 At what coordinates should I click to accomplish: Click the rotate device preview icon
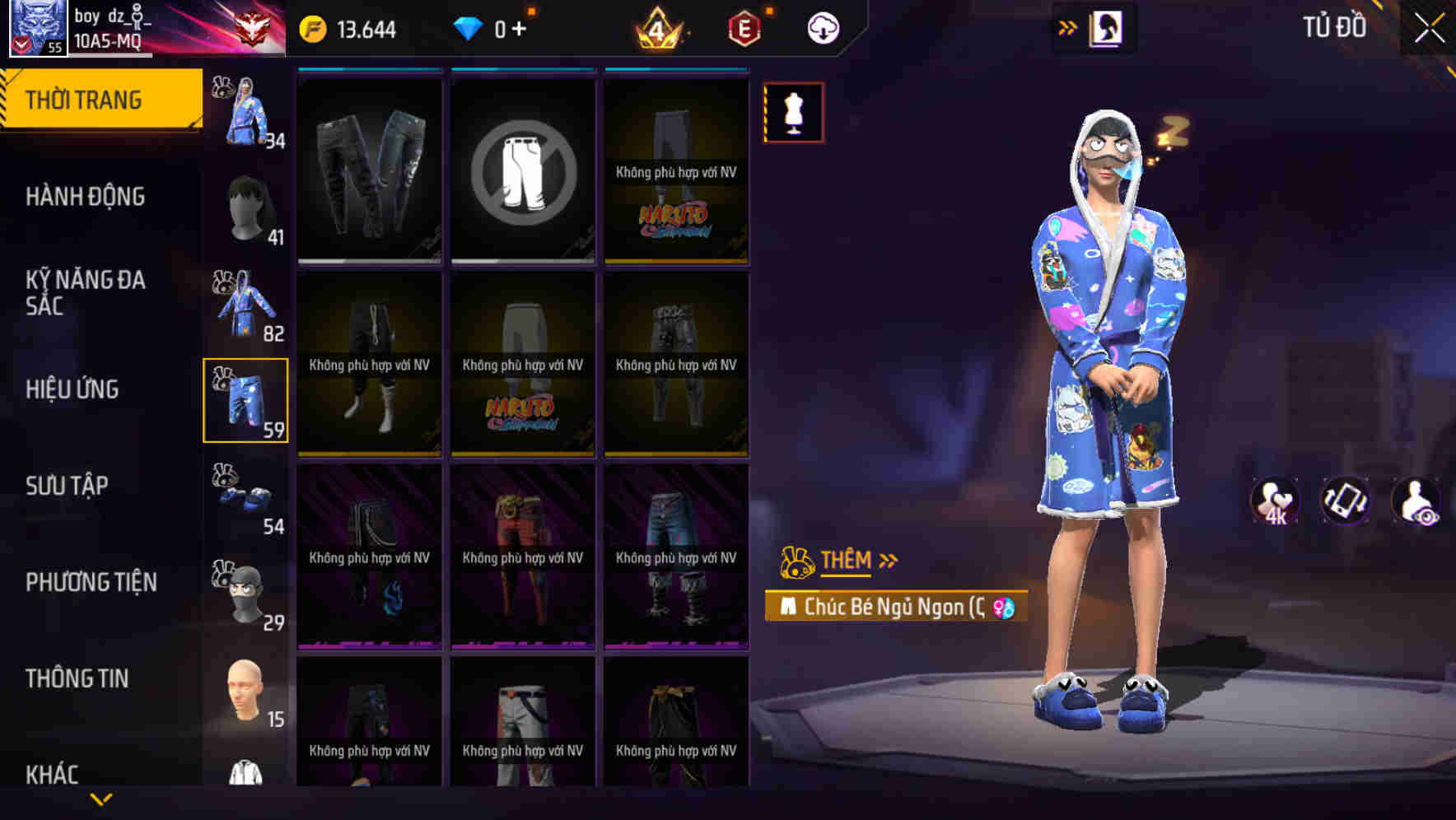click(1342, 501)
